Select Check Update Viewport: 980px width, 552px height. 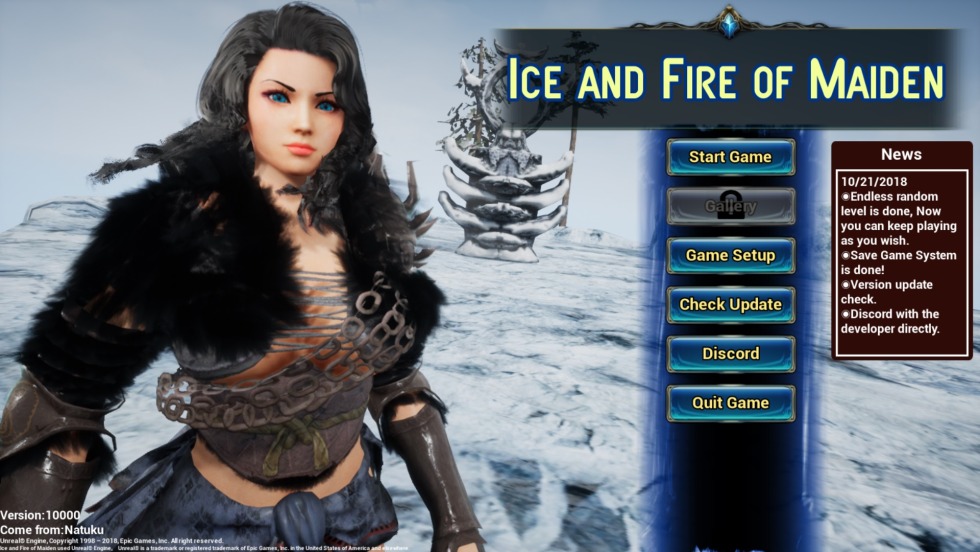(730, 304)
